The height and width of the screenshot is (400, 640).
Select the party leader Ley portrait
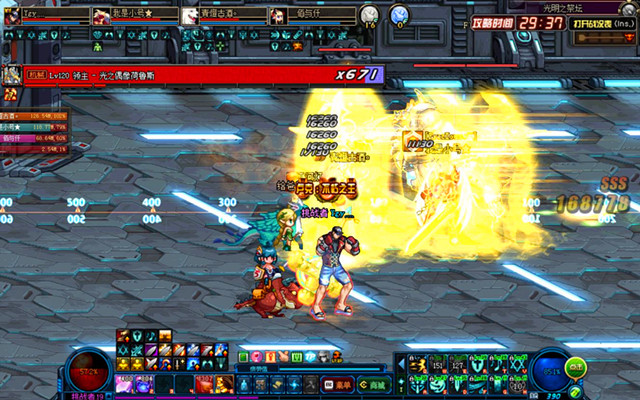click(x=10, y=16)
